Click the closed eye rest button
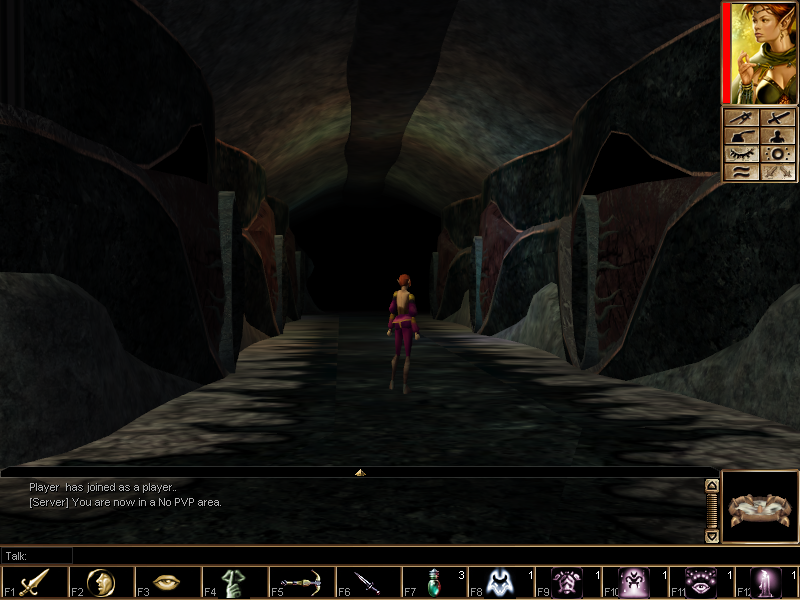Image resolution: width=800 pixels, height=600 pixels. [742, 155]
